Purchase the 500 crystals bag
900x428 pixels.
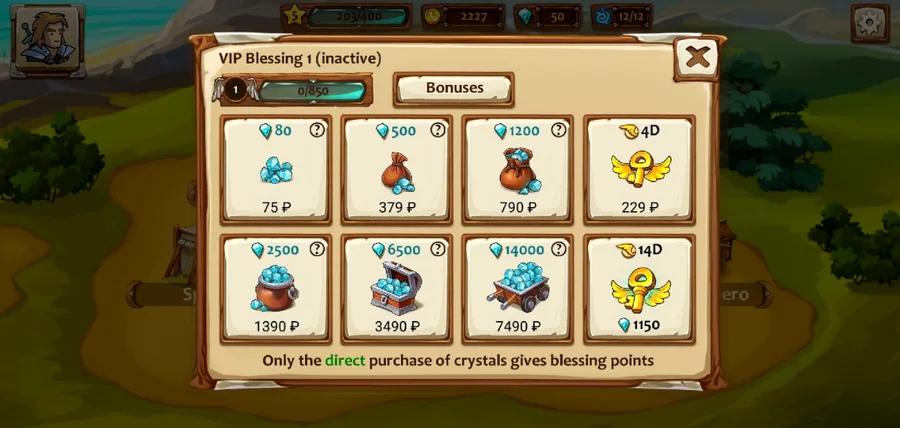pyautogui.click(x=397, y=169)
